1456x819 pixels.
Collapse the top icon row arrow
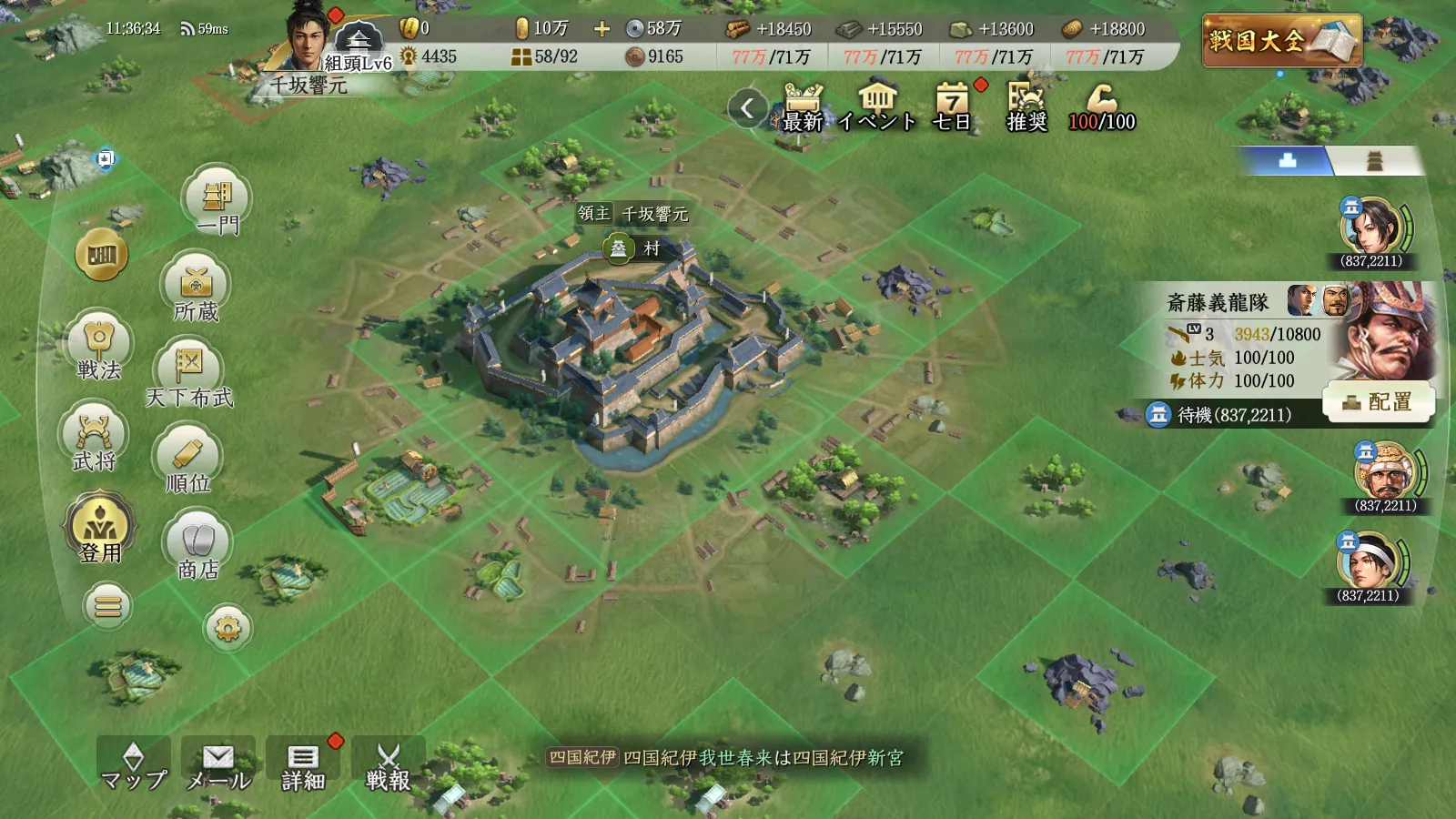point(747,108)
